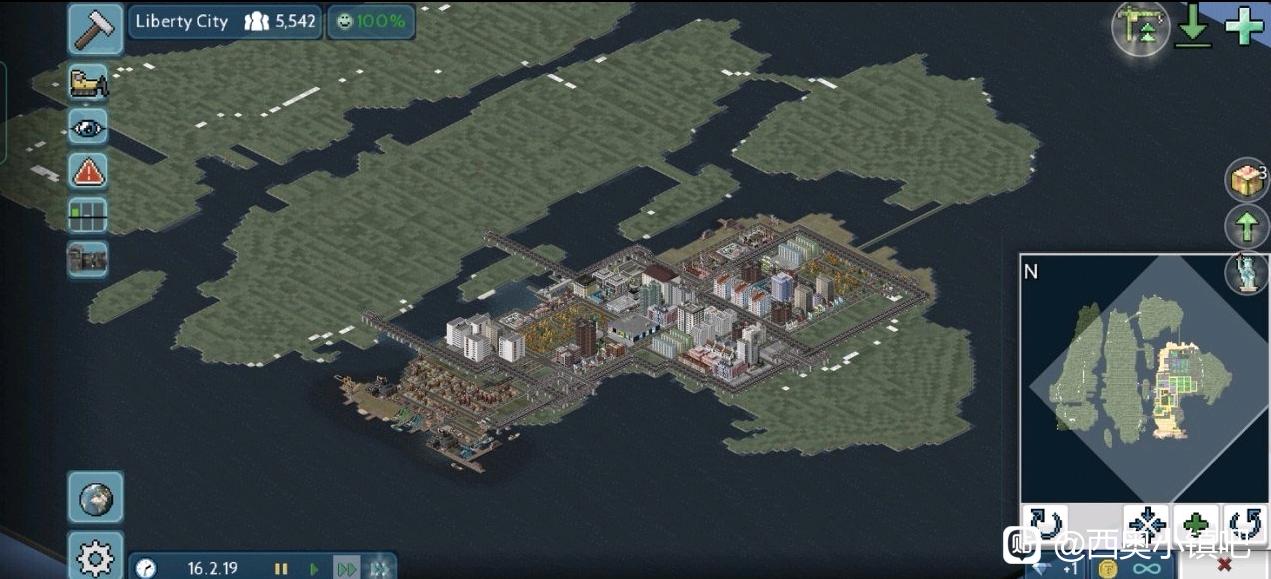This screenshot has height=579, width=1271.
Task: Toggle the eye view overlay
Action: tap(88, 126)
